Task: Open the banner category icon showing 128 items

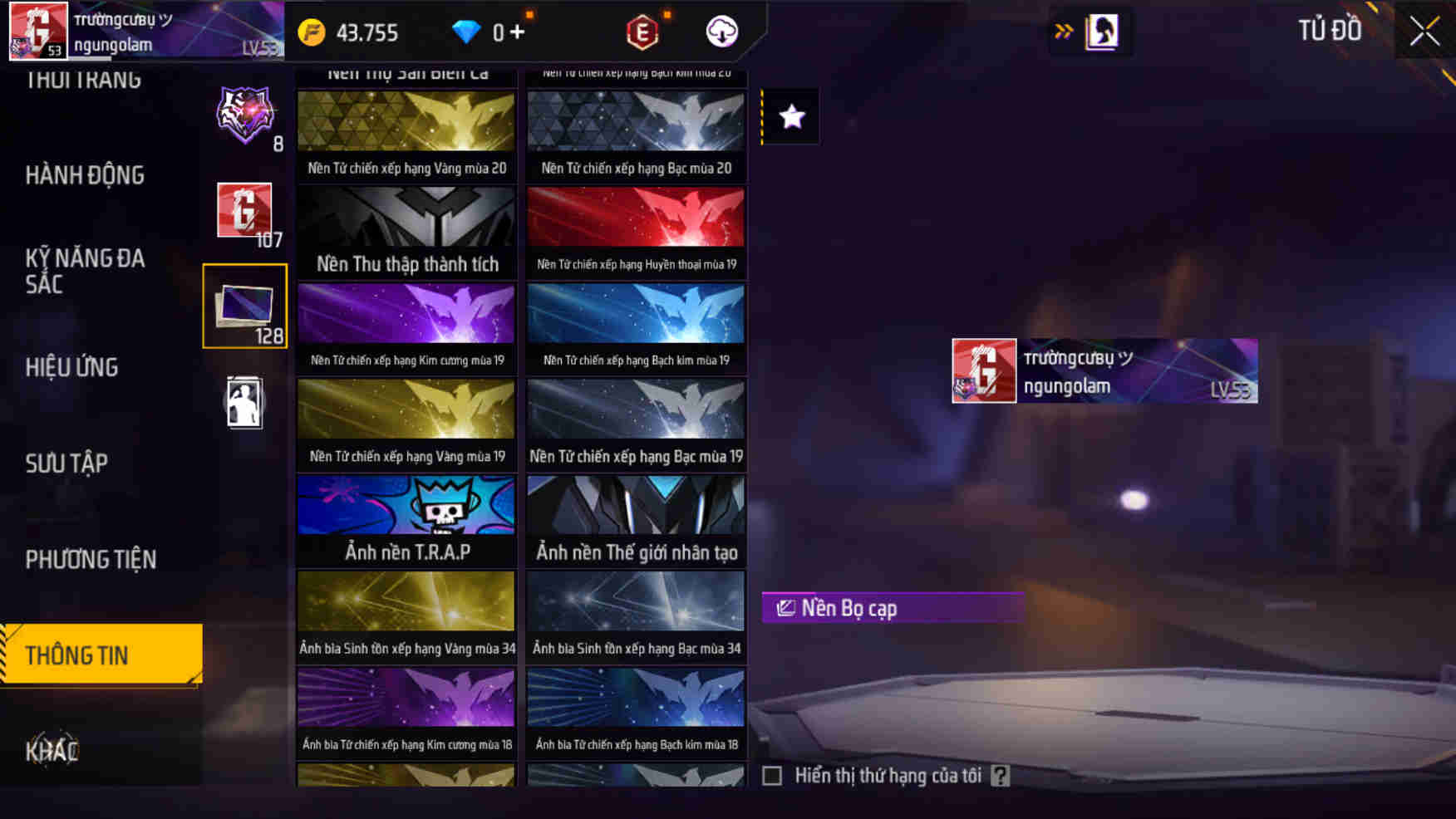Action: (243, 307)
